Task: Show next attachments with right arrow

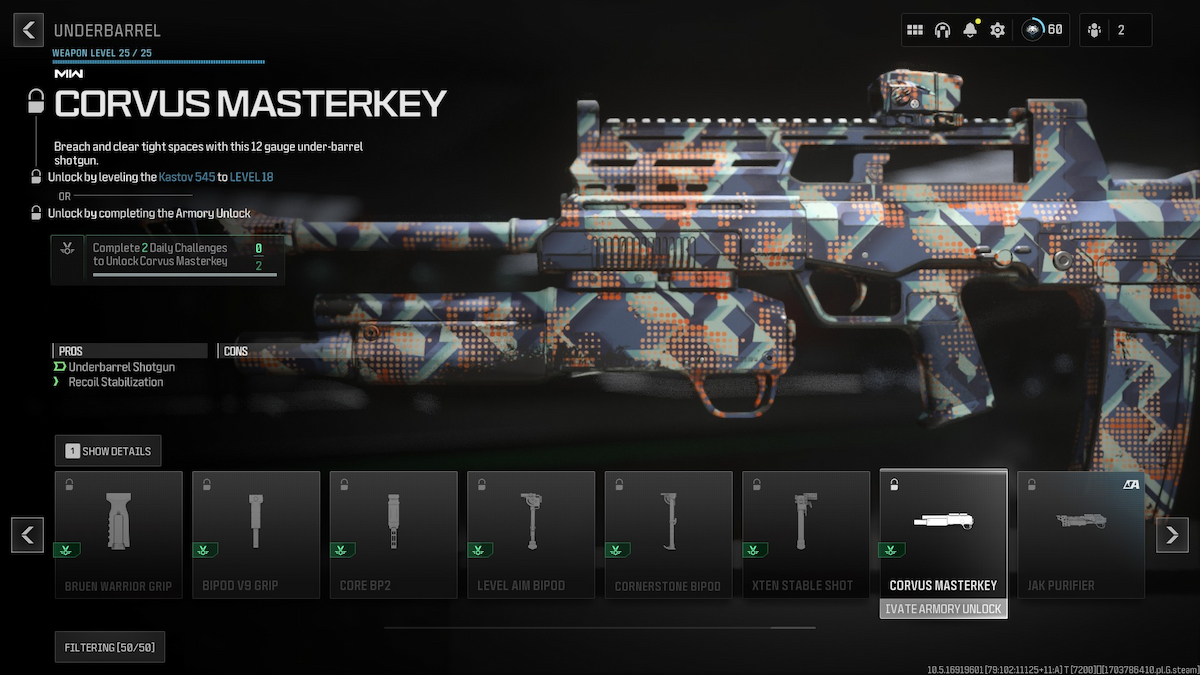Action: coord(1172,535)
